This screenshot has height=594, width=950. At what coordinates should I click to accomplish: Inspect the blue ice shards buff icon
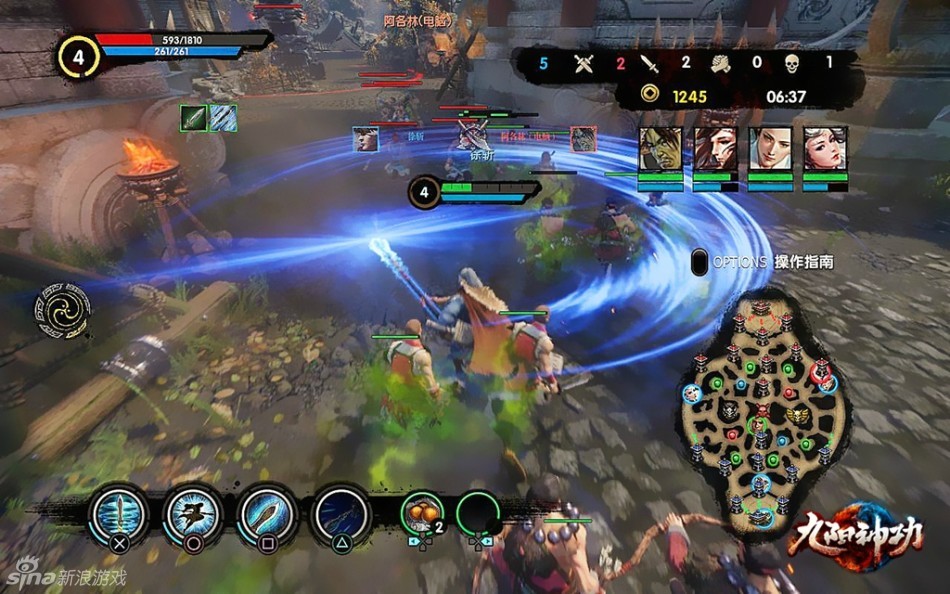coord(223,118)
